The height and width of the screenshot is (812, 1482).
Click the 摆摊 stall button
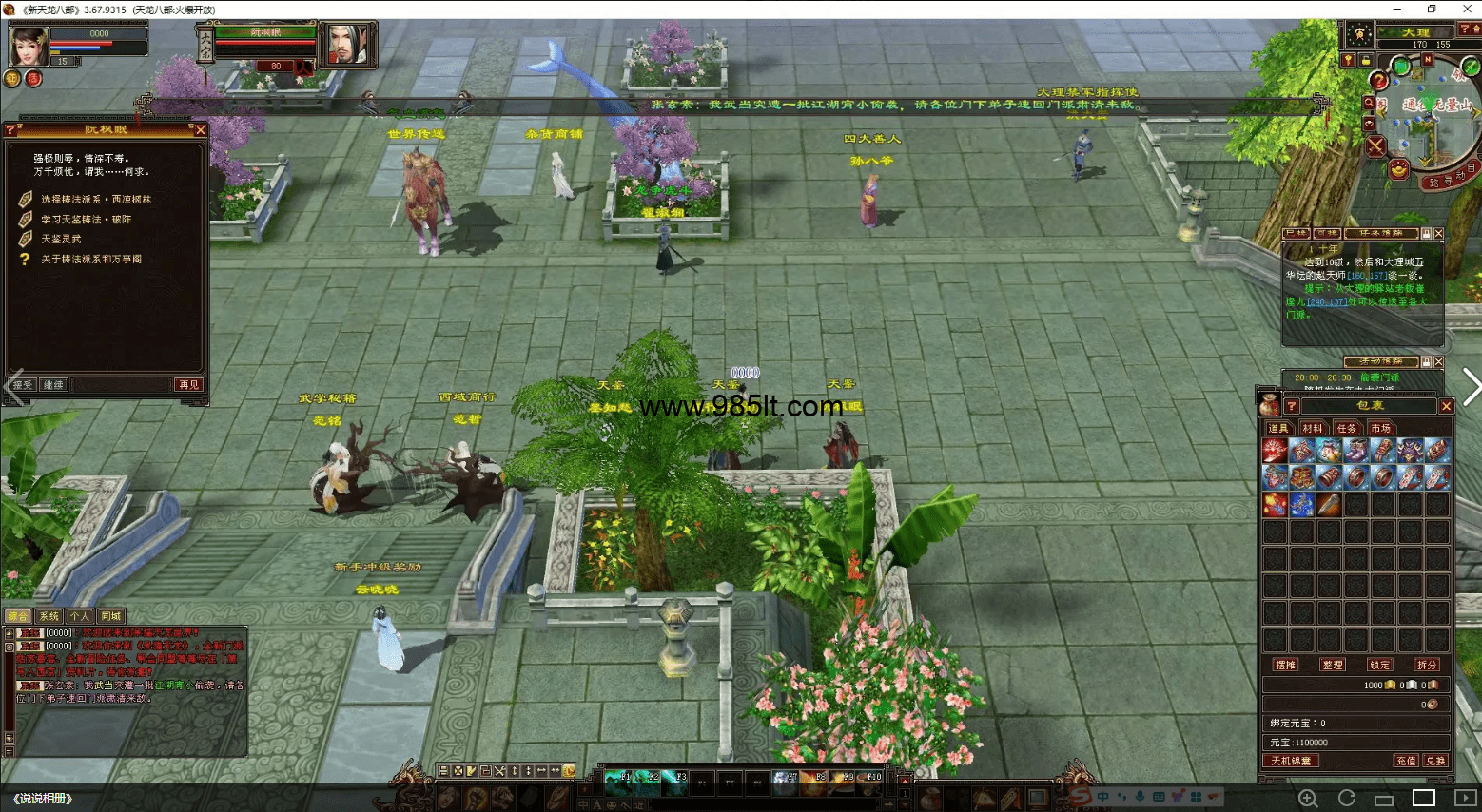pos(1285,666)
